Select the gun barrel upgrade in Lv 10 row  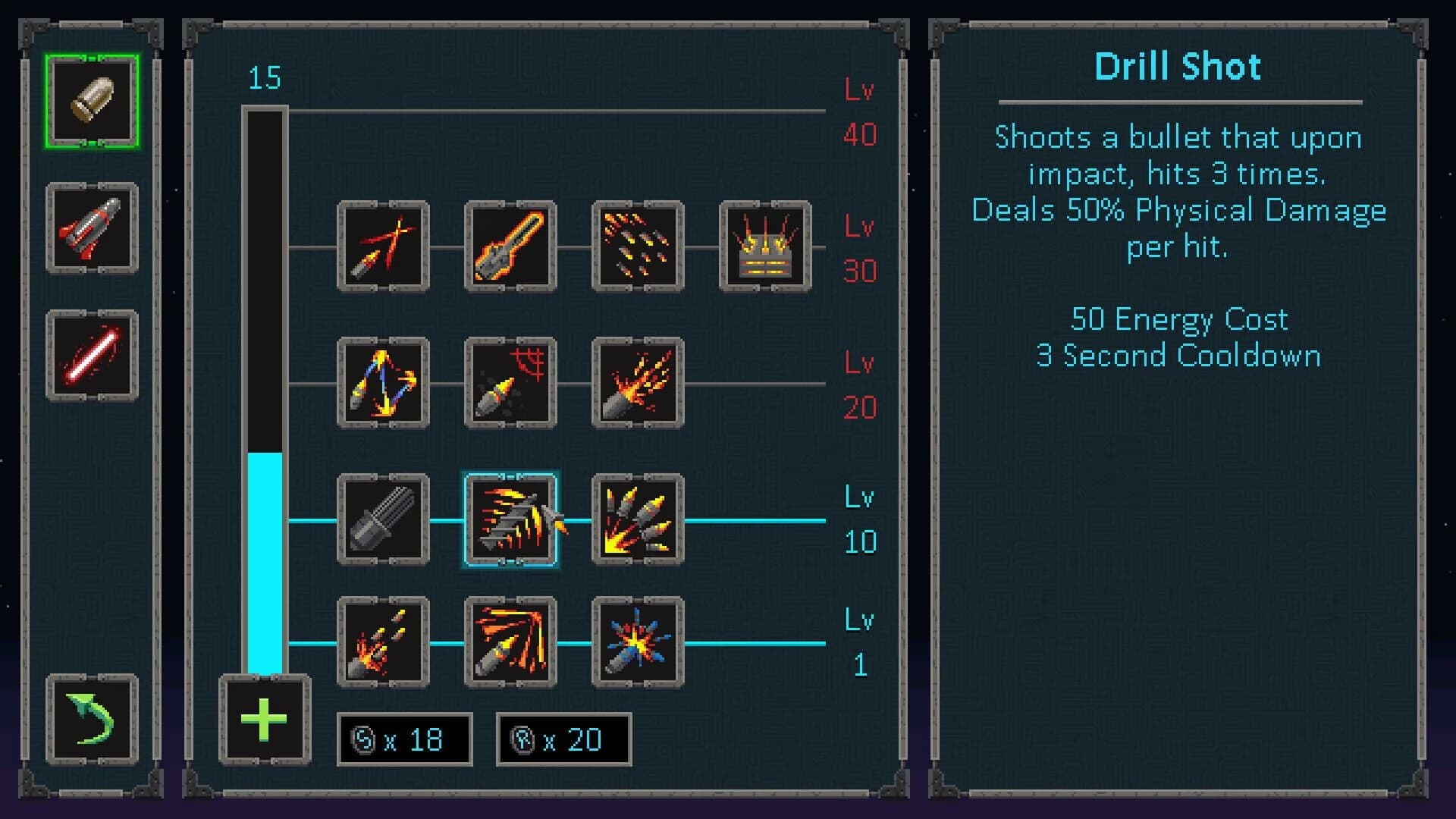[x=383, y=520]
